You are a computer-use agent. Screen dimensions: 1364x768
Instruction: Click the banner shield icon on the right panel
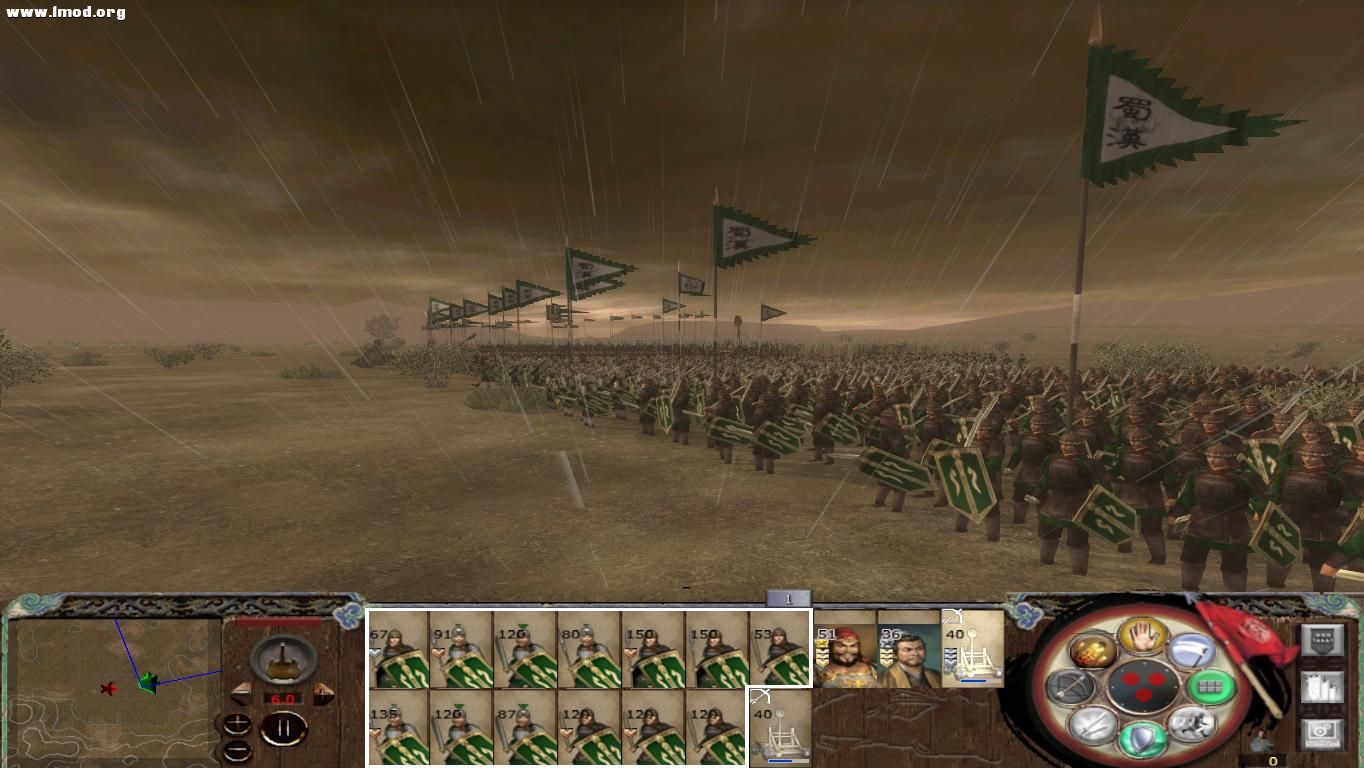click(x=1323, y=640)
